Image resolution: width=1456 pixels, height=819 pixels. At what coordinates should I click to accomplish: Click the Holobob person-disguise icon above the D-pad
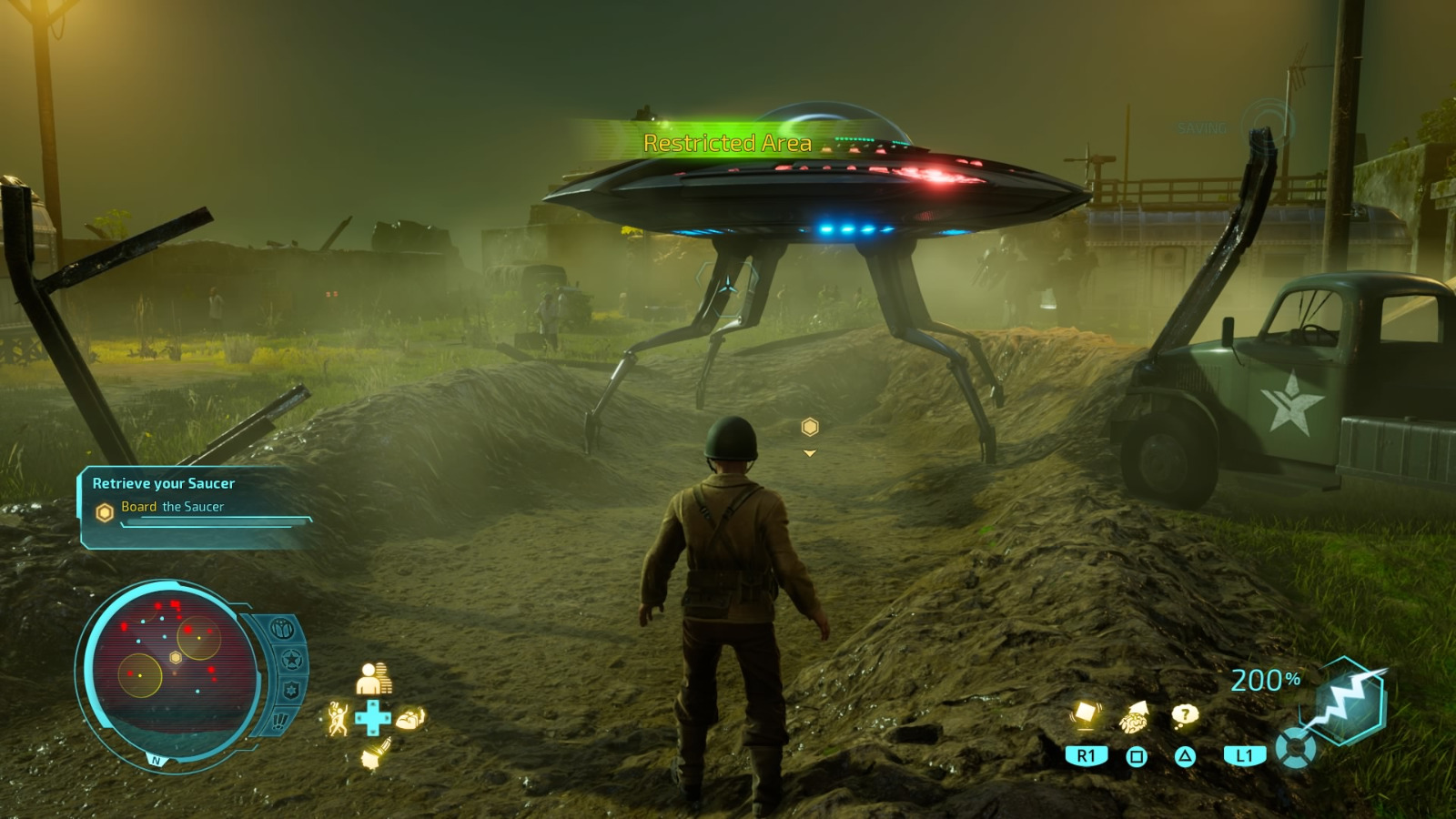[372, 677]
